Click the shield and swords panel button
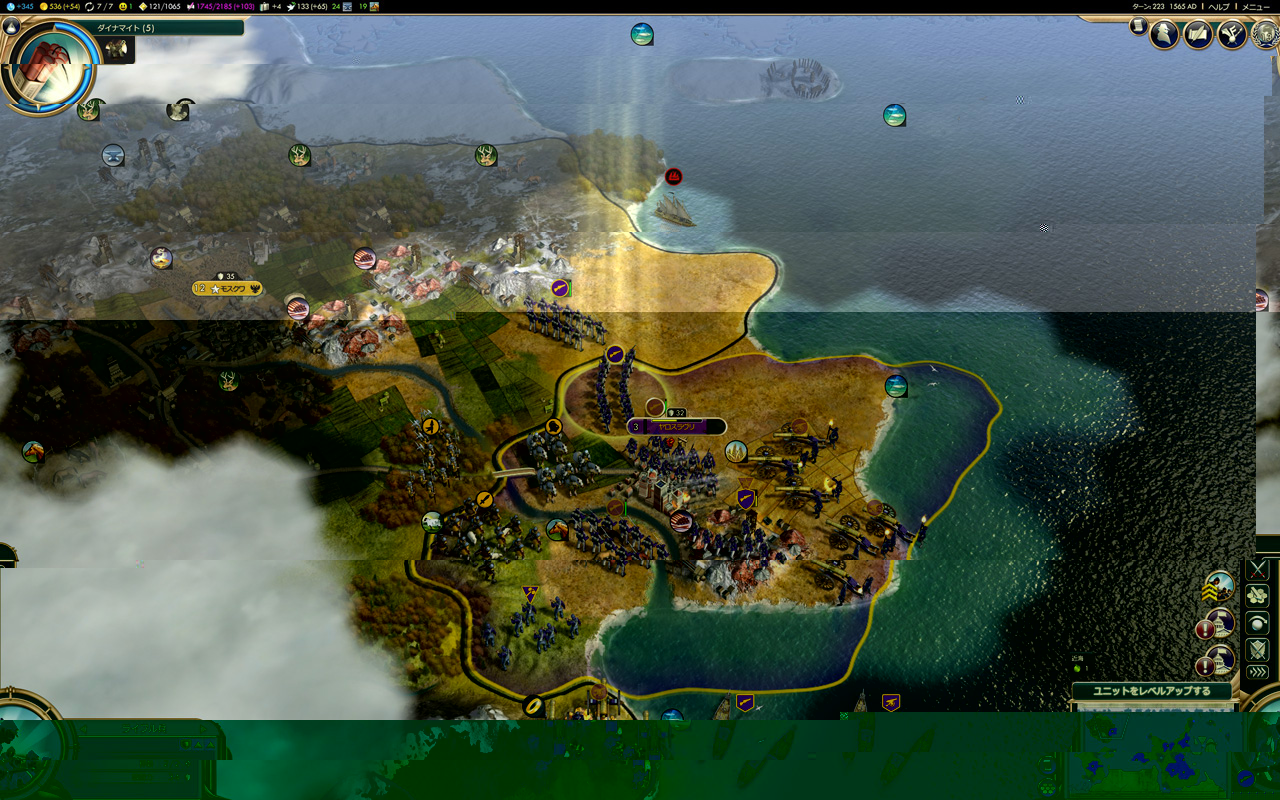This screenshot has width=1280, height=800. click(x=1258, y=649)
